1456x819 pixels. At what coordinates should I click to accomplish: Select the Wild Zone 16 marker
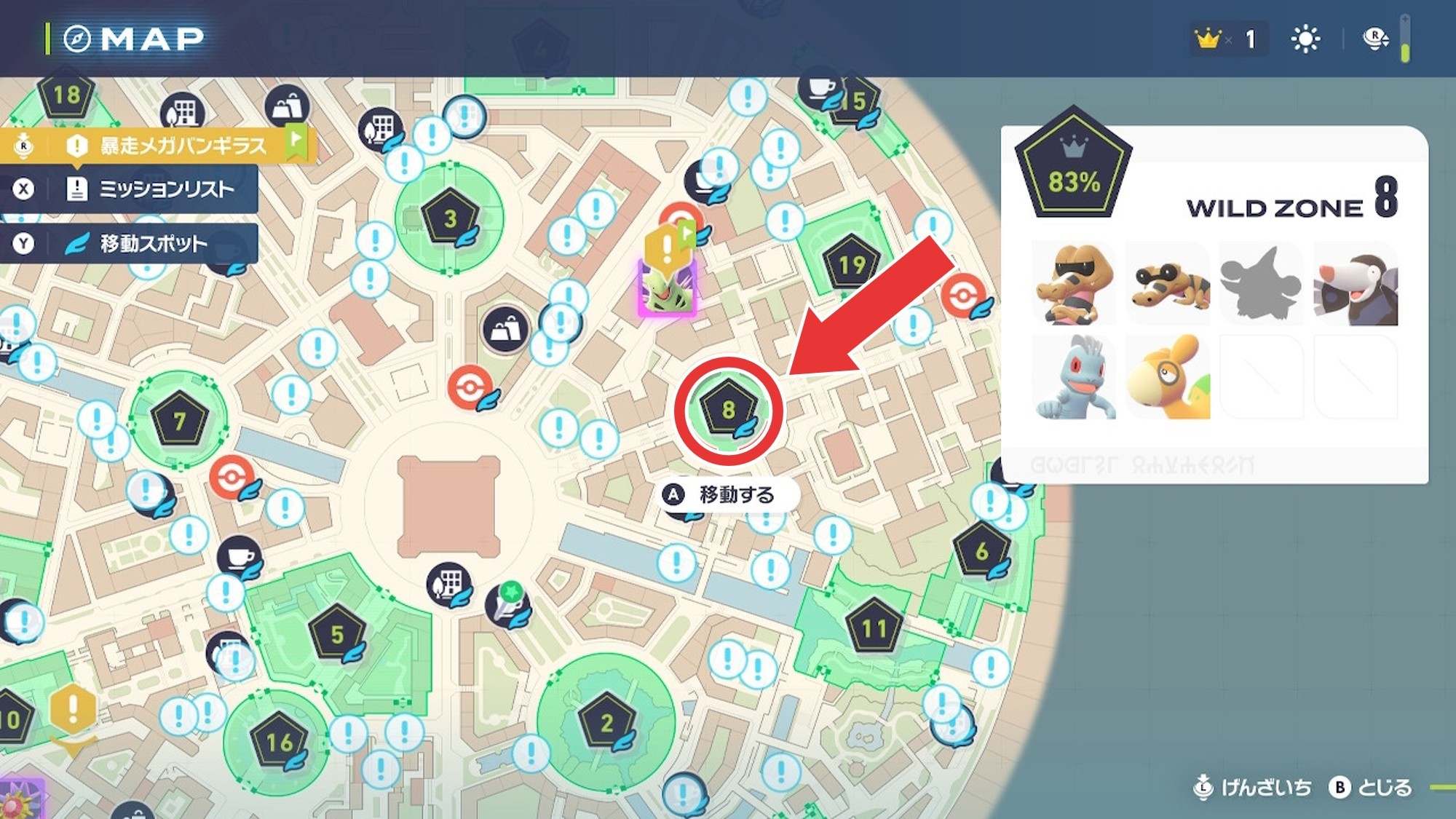(x=279, y=742)
